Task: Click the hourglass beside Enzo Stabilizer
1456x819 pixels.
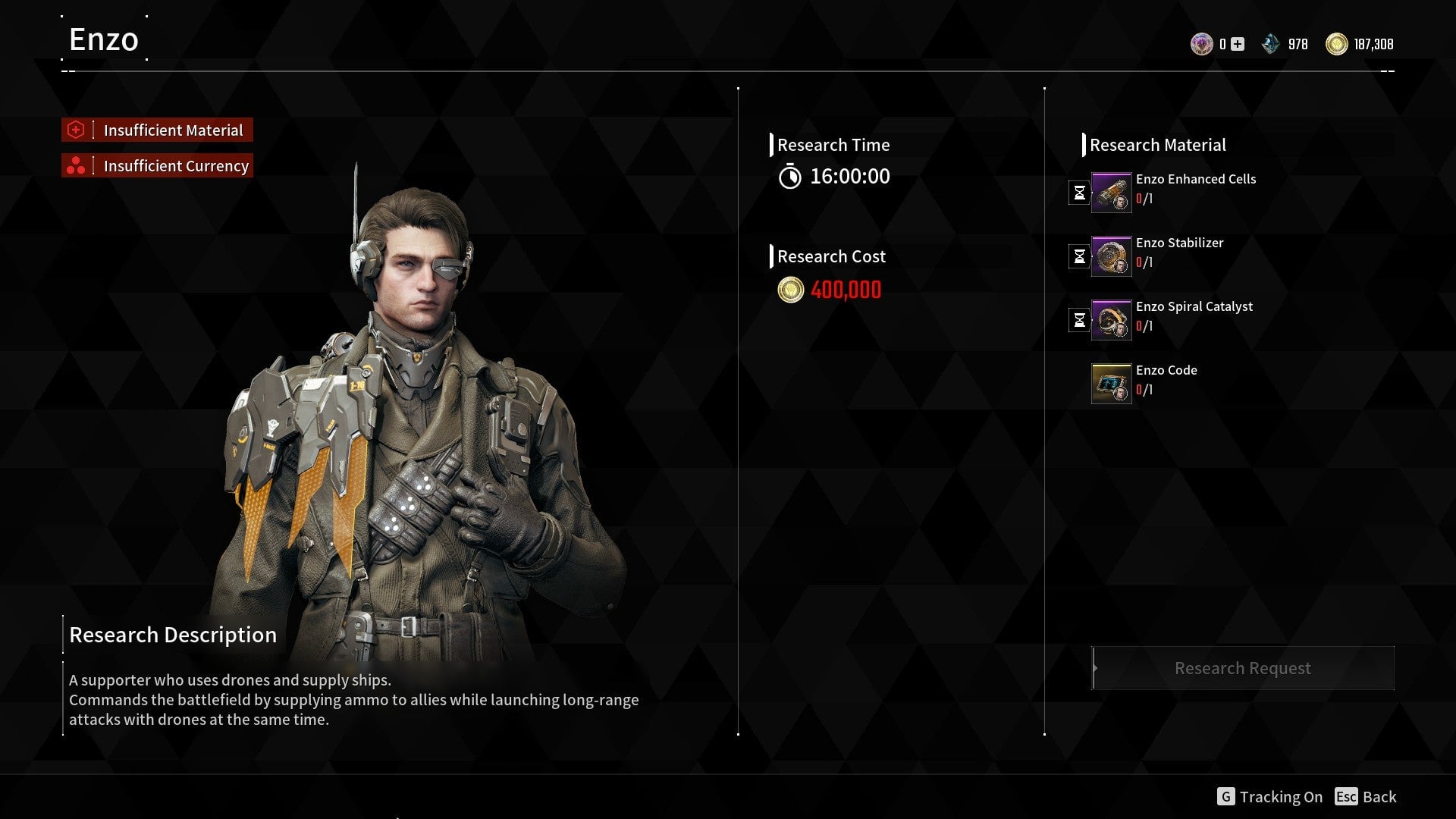Action: [1079, 256]
